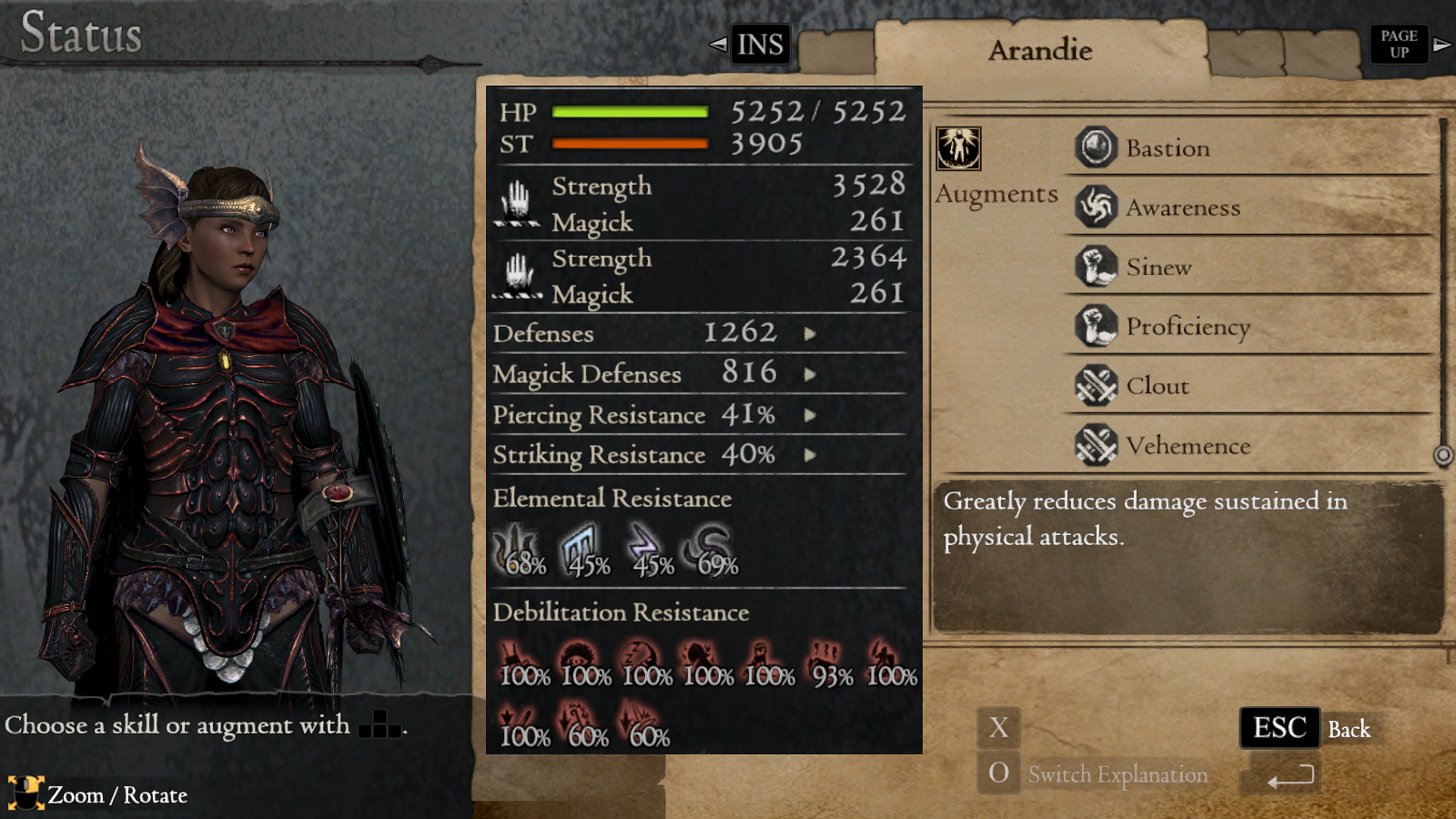1456x819 pixels.
Task: Expand the Defenses details arrow
Action: 811,334
